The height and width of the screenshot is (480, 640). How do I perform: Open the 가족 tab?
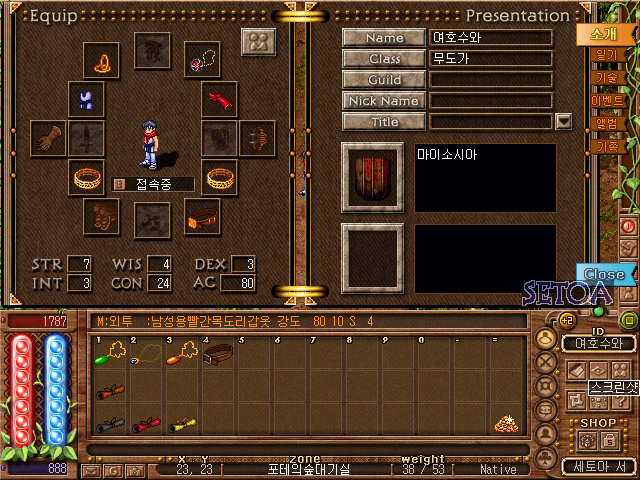point(606,146)
